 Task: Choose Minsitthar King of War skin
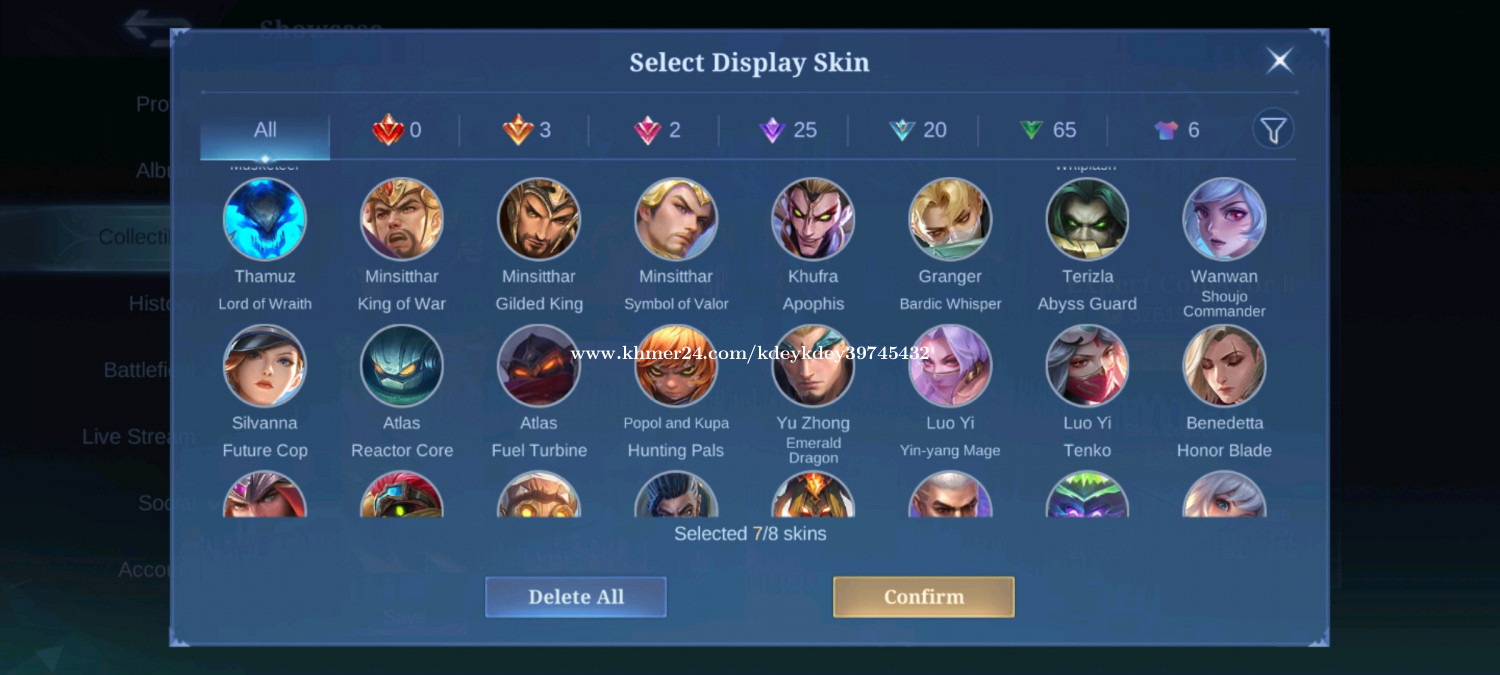tap(402, 219)
